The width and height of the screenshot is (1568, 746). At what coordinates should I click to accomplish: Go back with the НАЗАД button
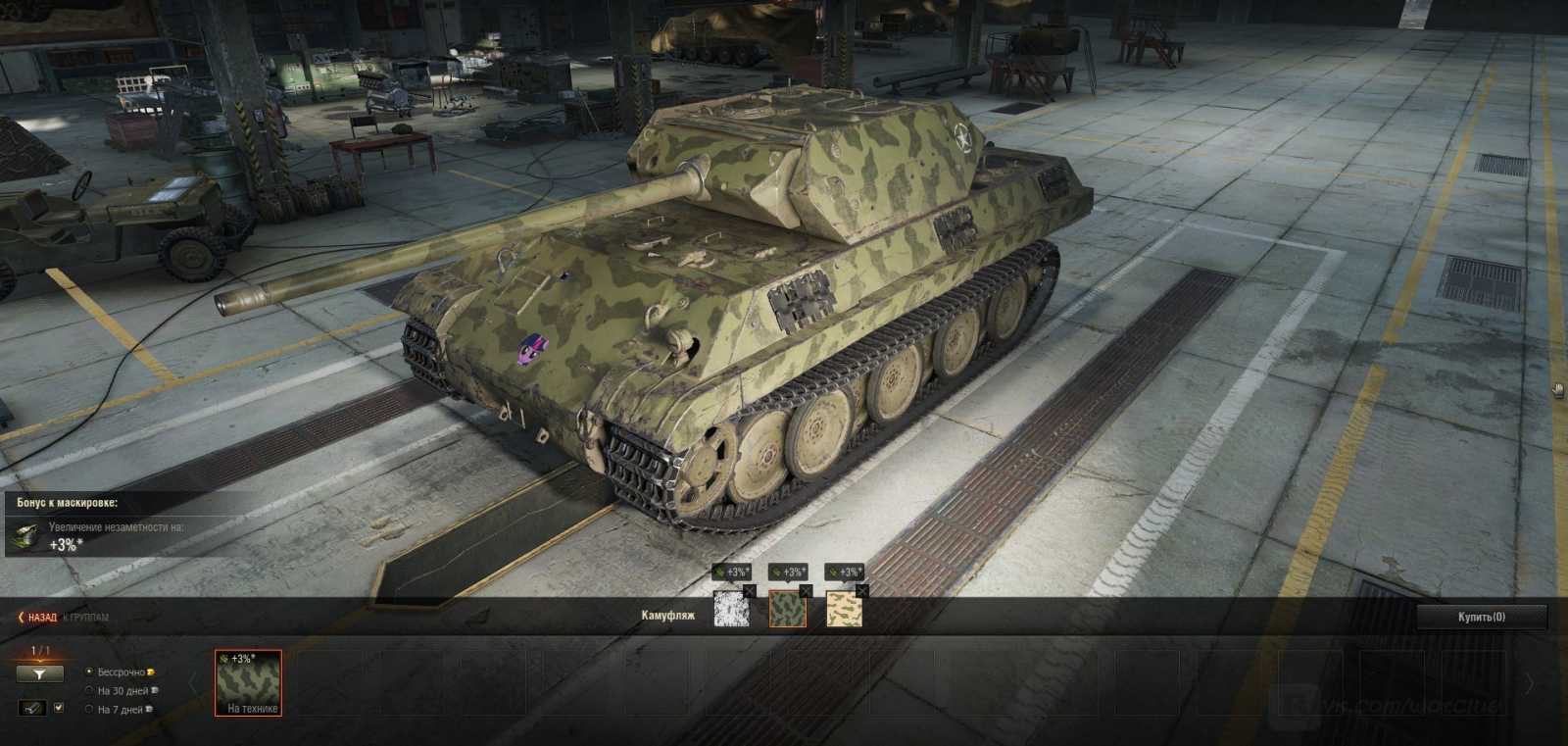point(37,618)
